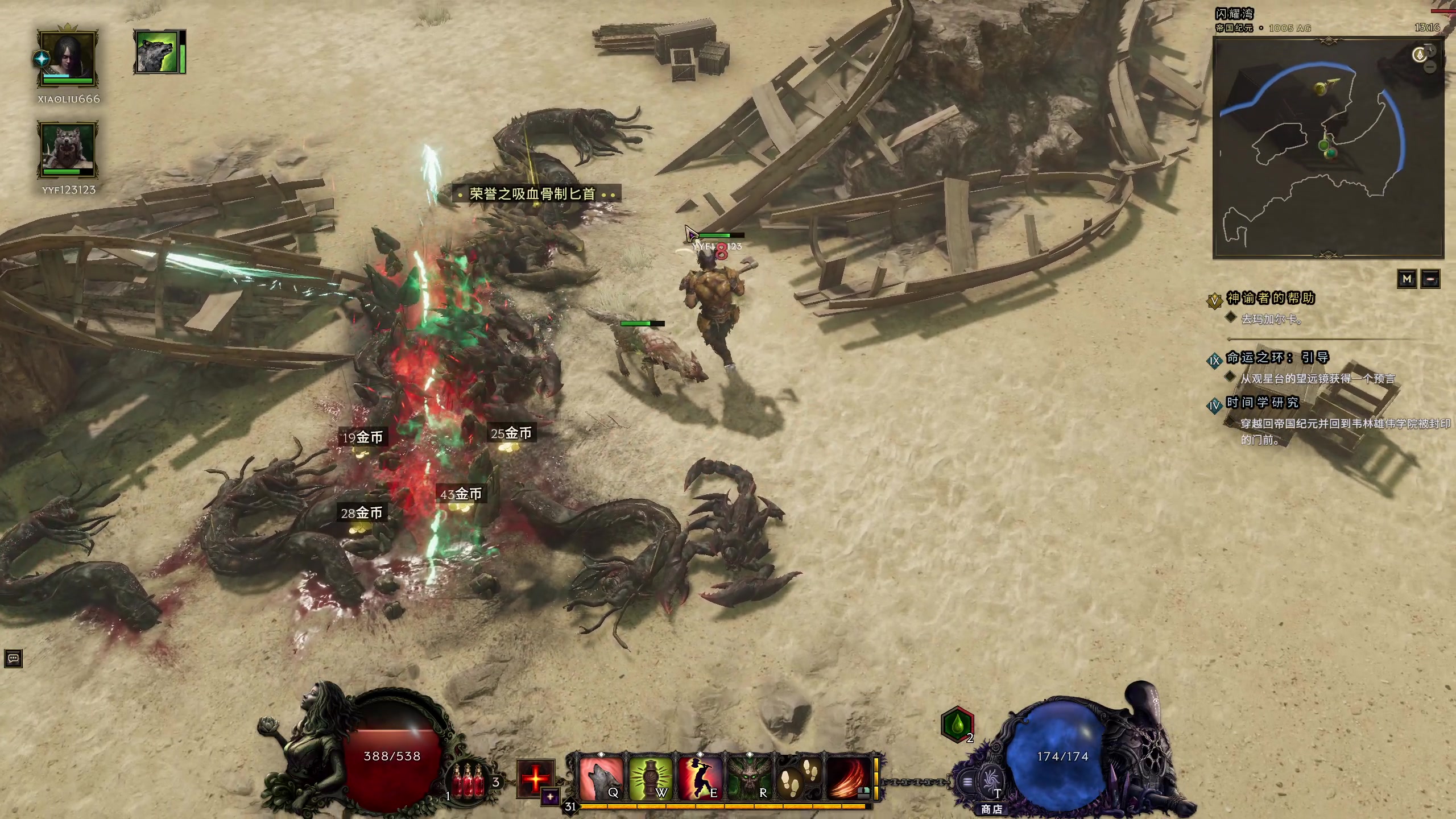Use the green totem skill

pos(650,778)
